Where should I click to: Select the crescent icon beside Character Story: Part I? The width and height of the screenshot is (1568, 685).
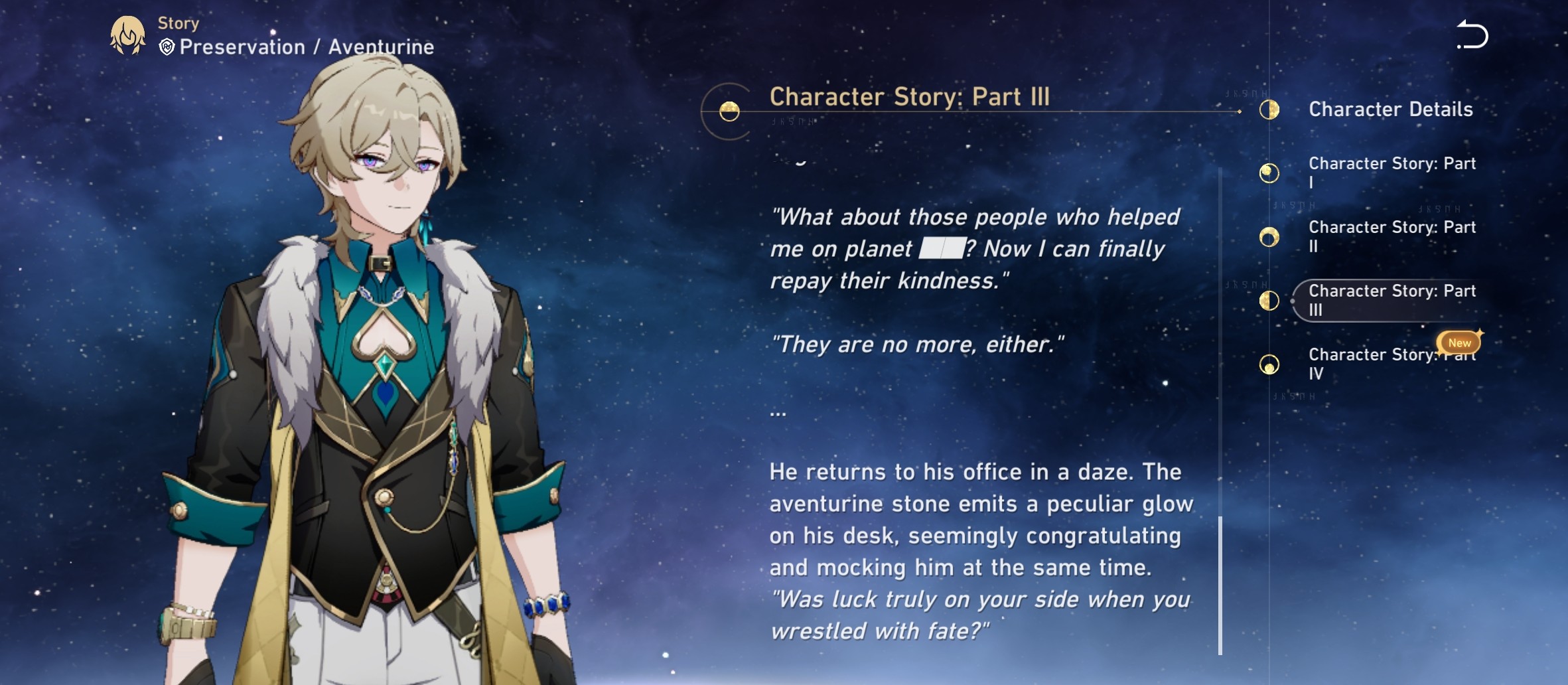1269,174
